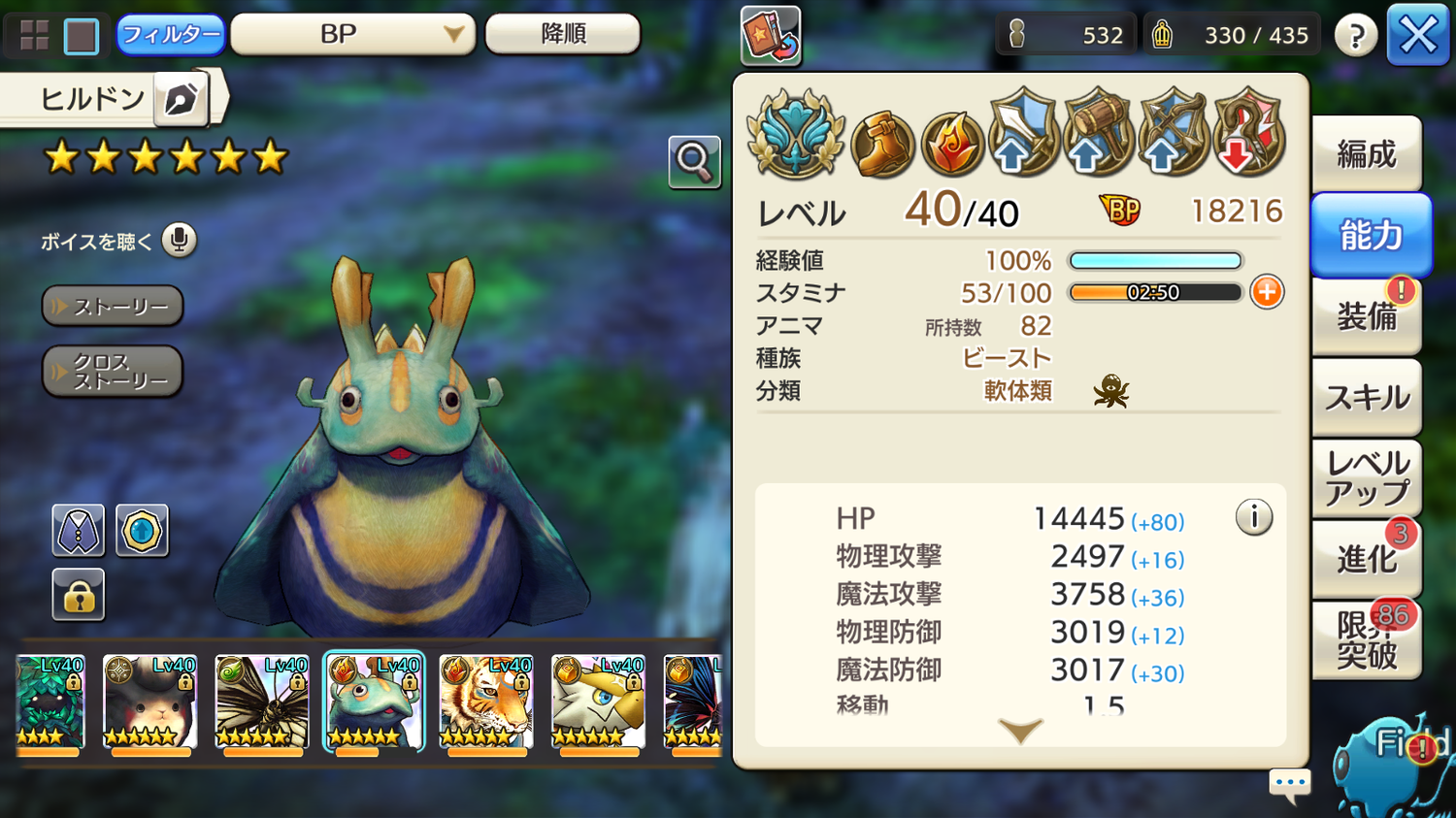
Task: Open the フィルター filter options
Action: coord(170,35)
